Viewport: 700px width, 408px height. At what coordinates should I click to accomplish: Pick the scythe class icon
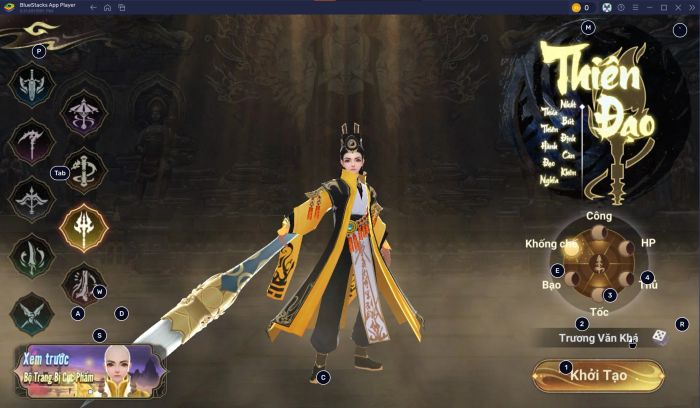[31, 141]
